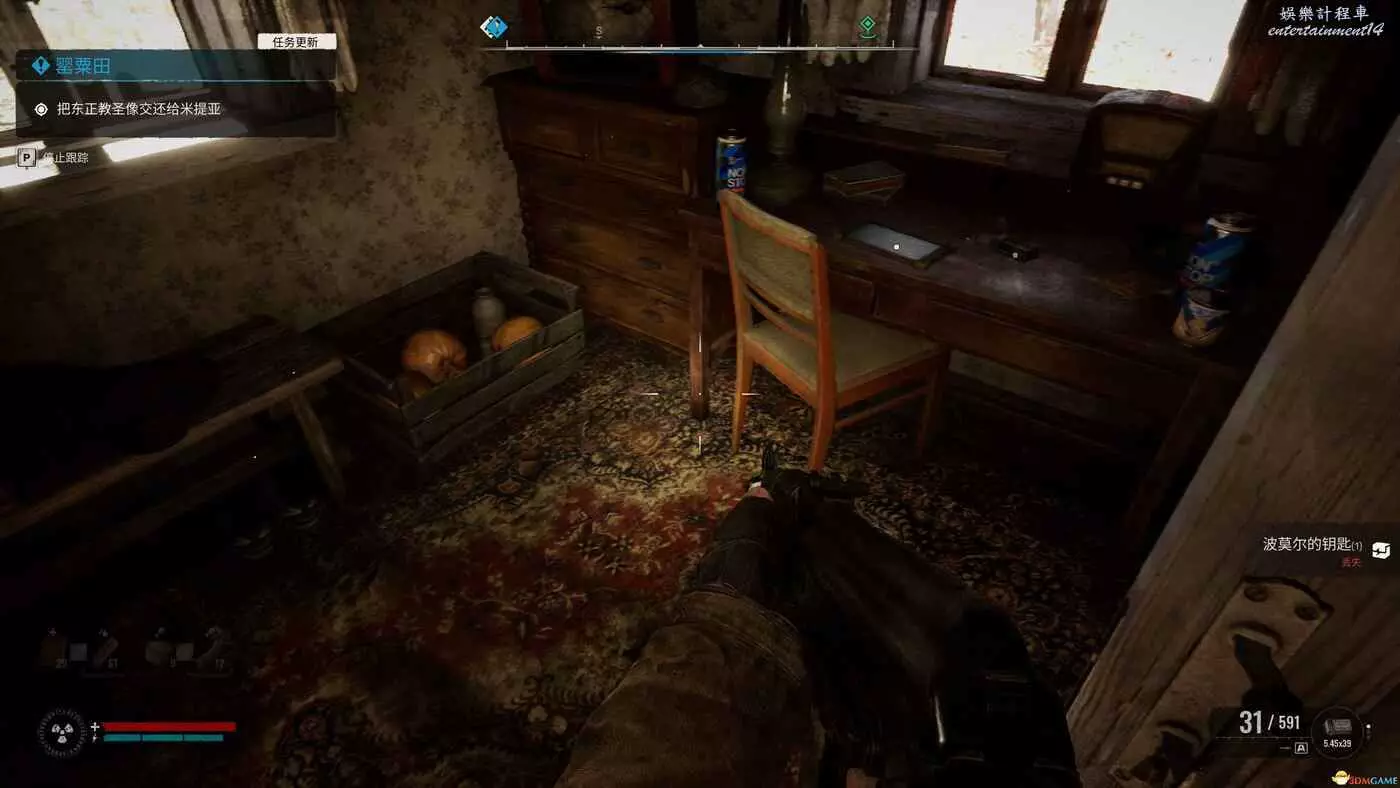This screenshot has height=788, width=1400.
Task: Click the radiation trefoil status icon
Action: coord(61,732)
